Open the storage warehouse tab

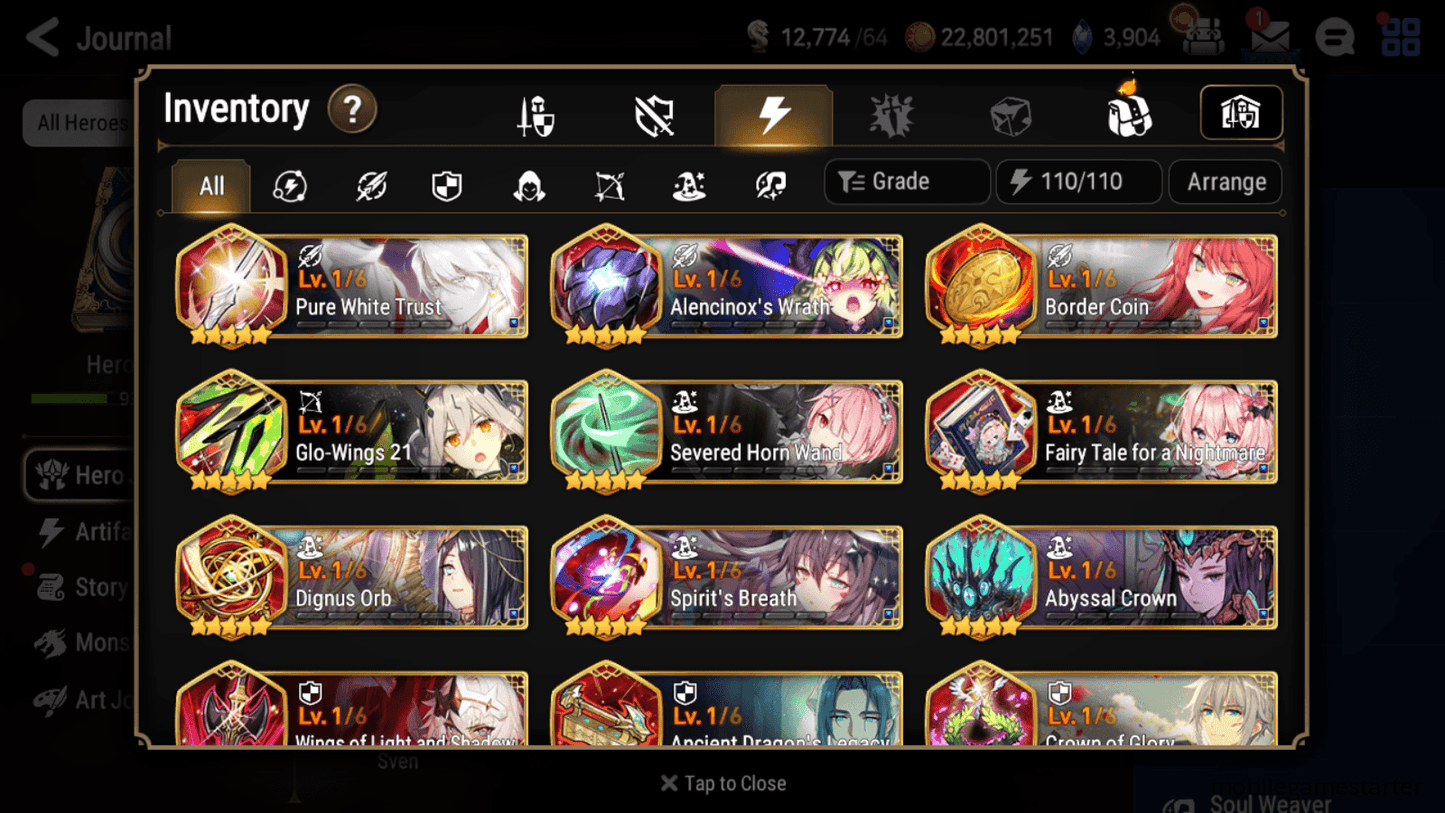click(x=1240, y=113)
